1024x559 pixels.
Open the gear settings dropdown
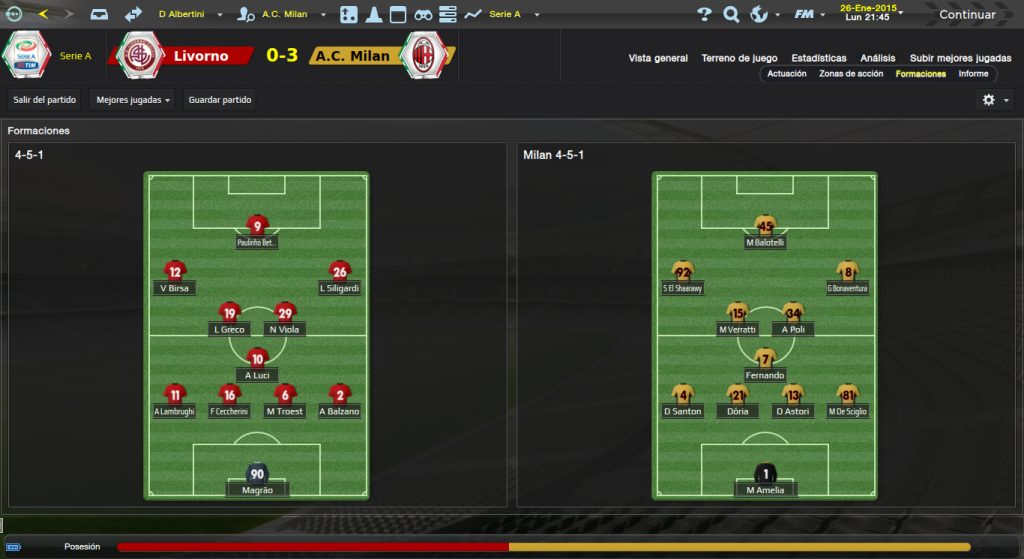coord(994,100)
